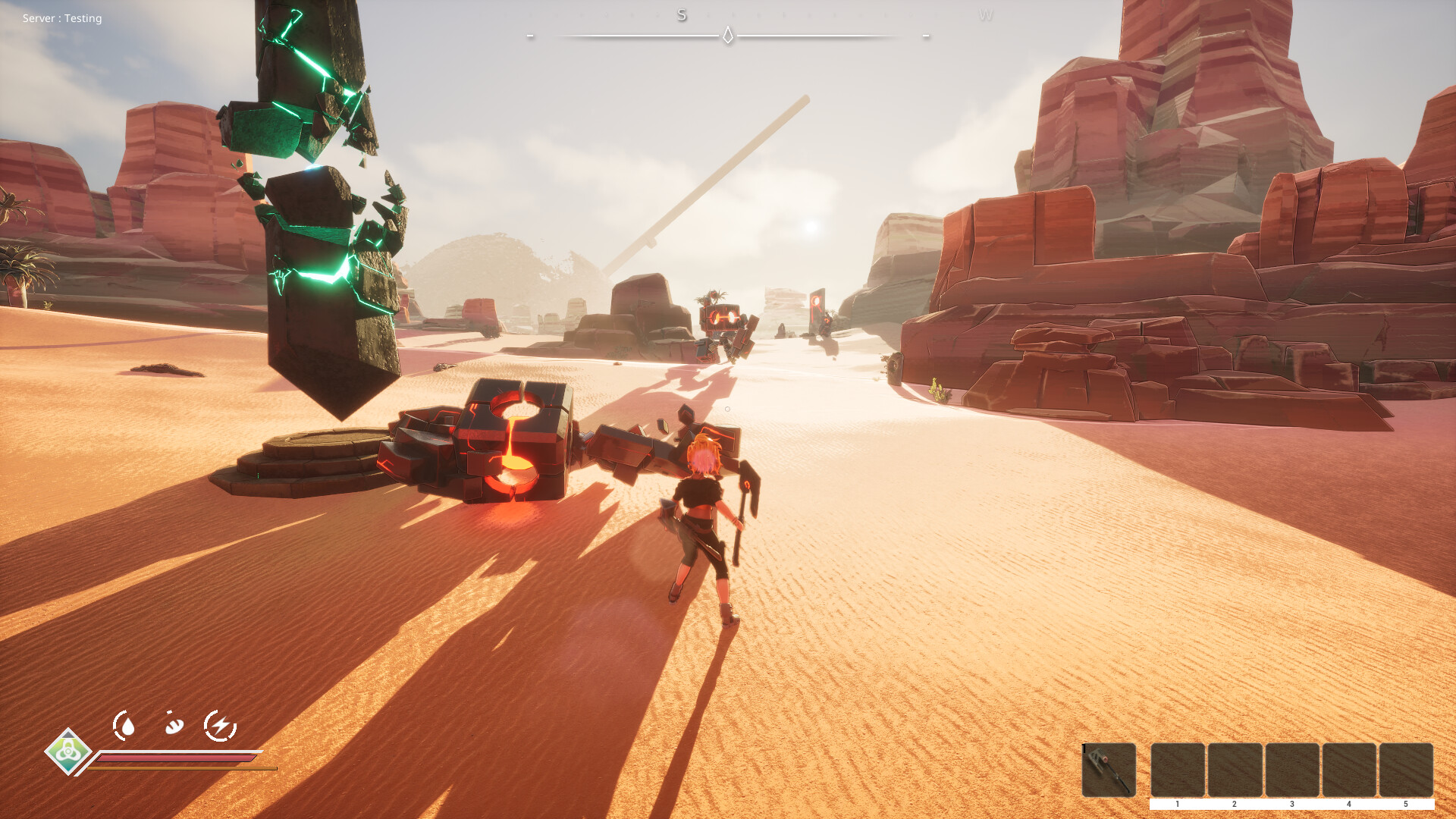Click the lightning bolt energy icon
This screenshot has height=819, width=1456.
tap(221, 724)
